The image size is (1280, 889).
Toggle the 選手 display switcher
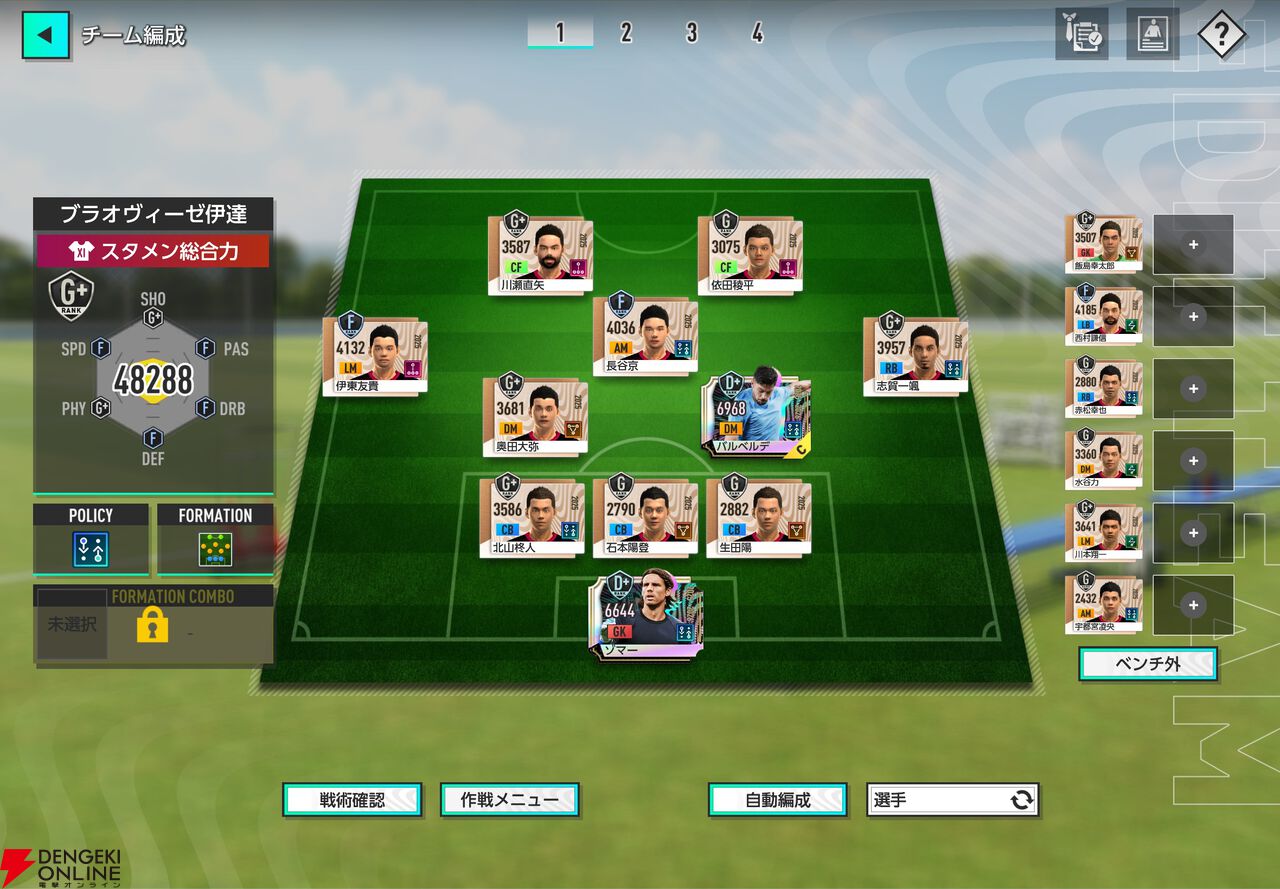click(x=952, y=800)
